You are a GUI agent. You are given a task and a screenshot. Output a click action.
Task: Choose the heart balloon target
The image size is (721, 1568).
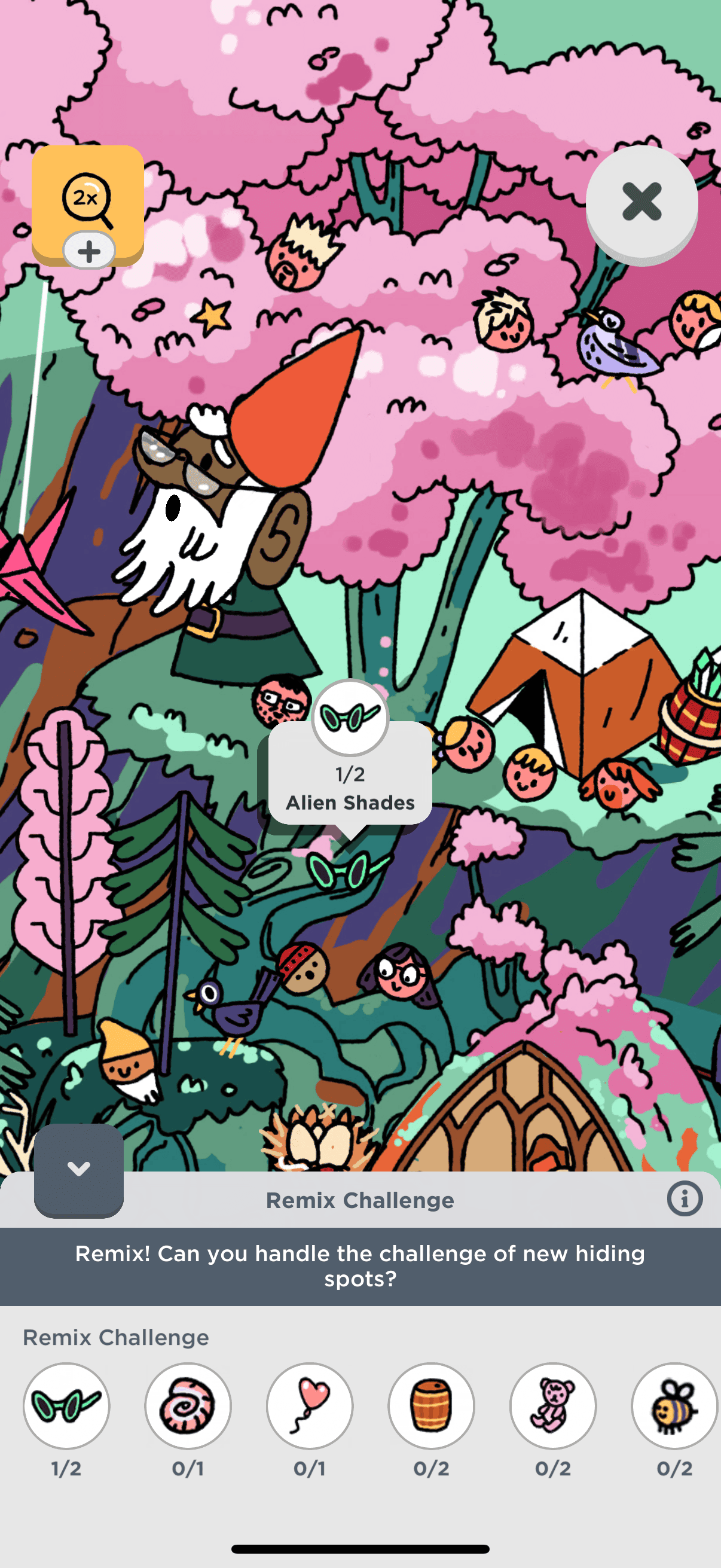[x=310, y=1406]
